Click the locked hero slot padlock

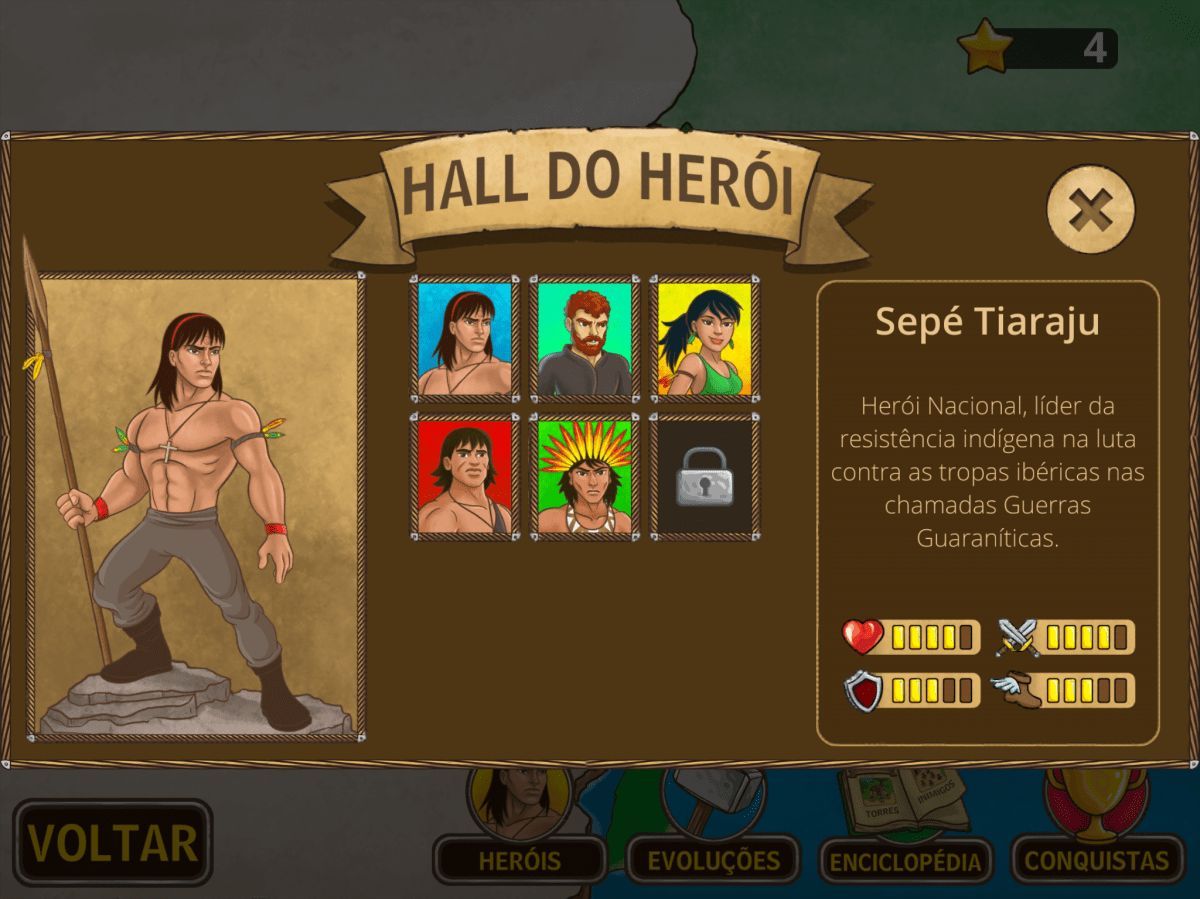[x=705, y=477]
